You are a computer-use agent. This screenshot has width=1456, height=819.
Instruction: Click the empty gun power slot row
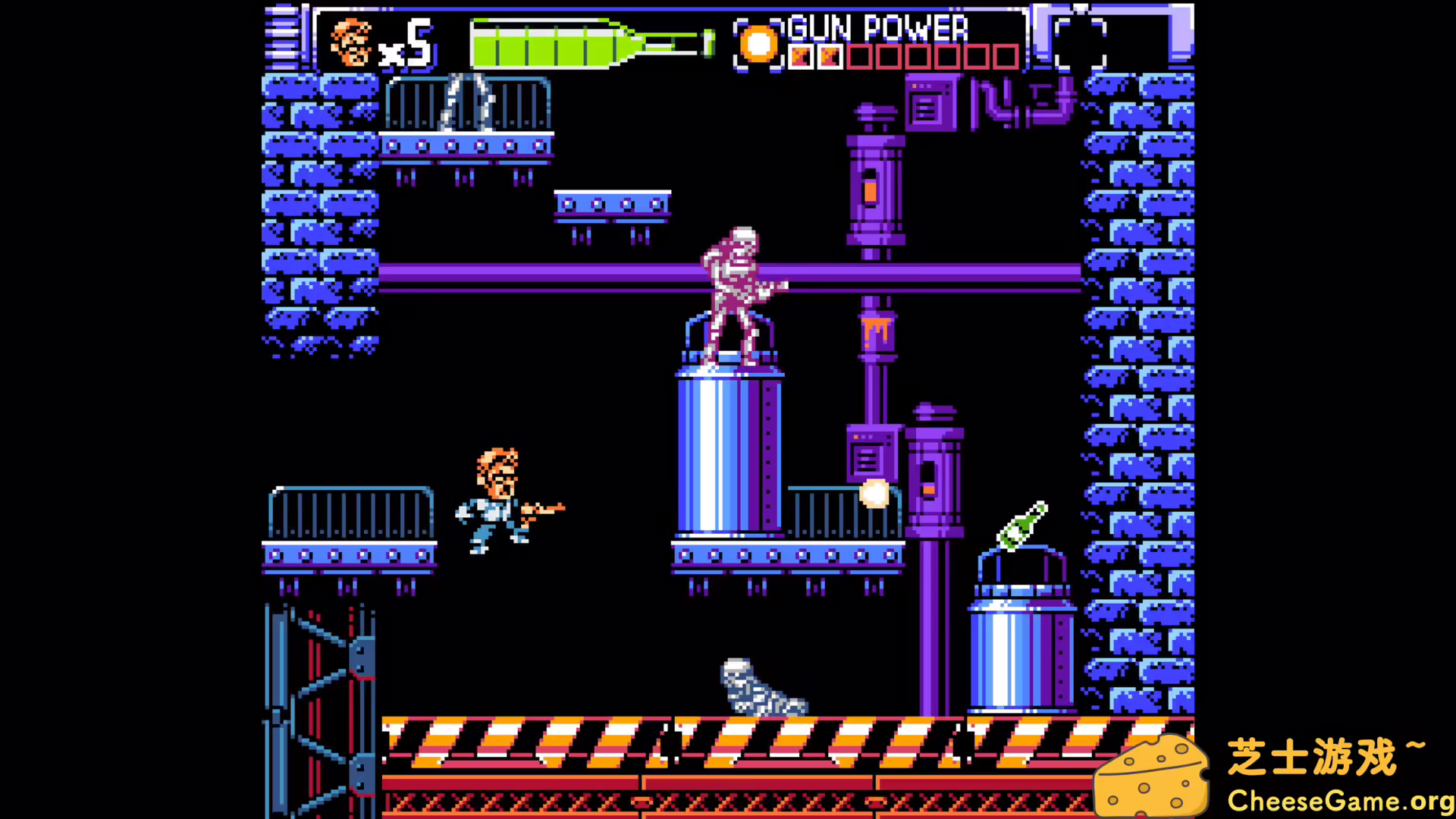pyautogui.click(x=933, y=55)
